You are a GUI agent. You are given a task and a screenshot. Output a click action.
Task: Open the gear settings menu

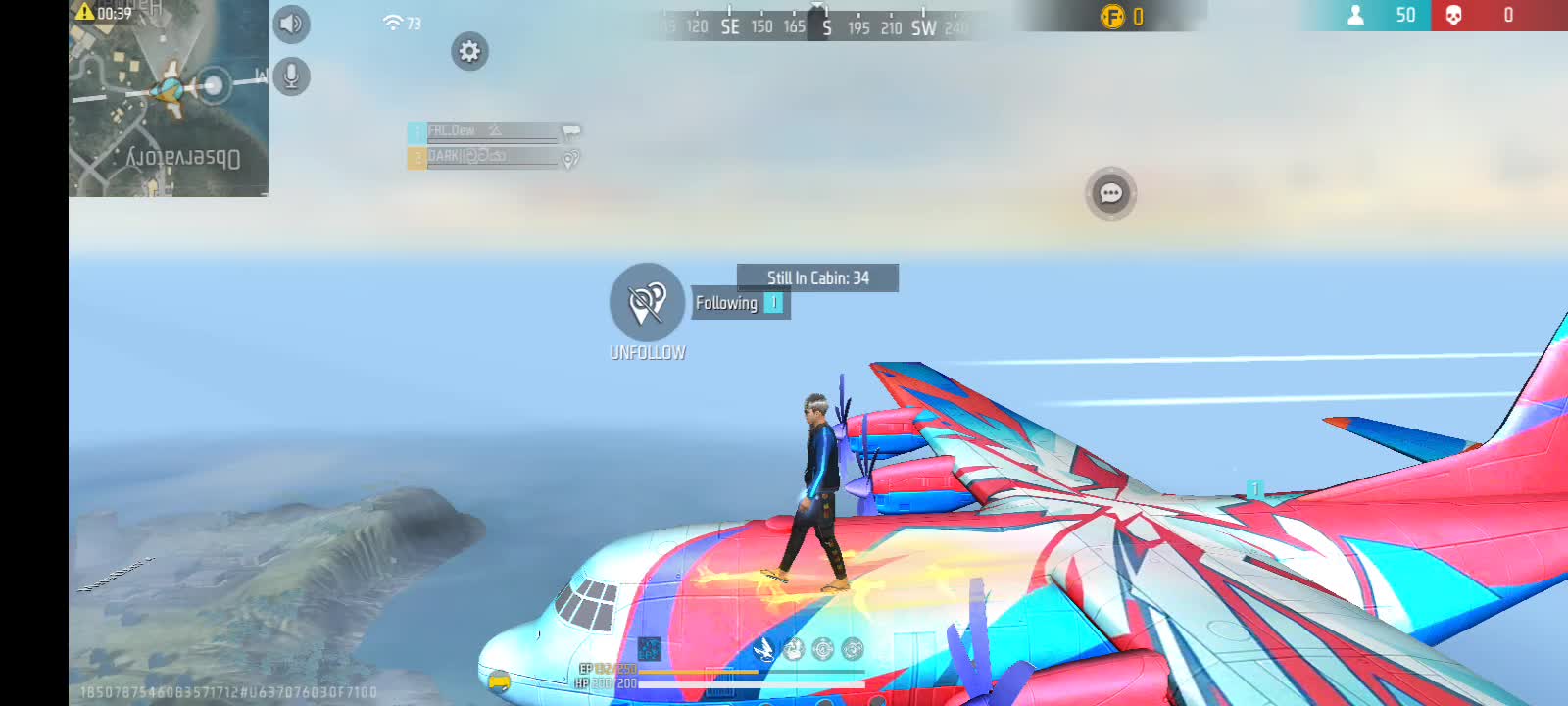(469, 51)
